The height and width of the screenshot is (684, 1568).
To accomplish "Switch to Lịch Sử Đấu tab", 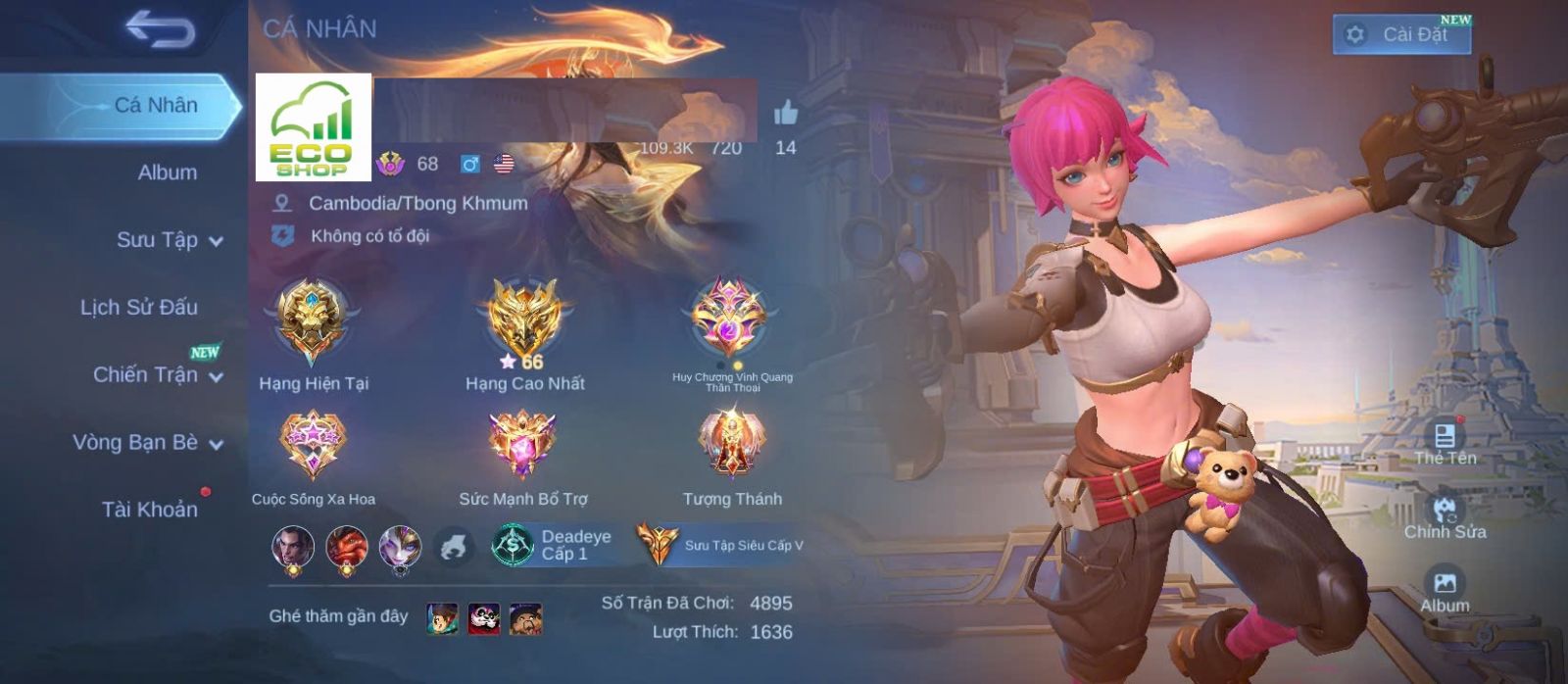I will tap(139, 308).
